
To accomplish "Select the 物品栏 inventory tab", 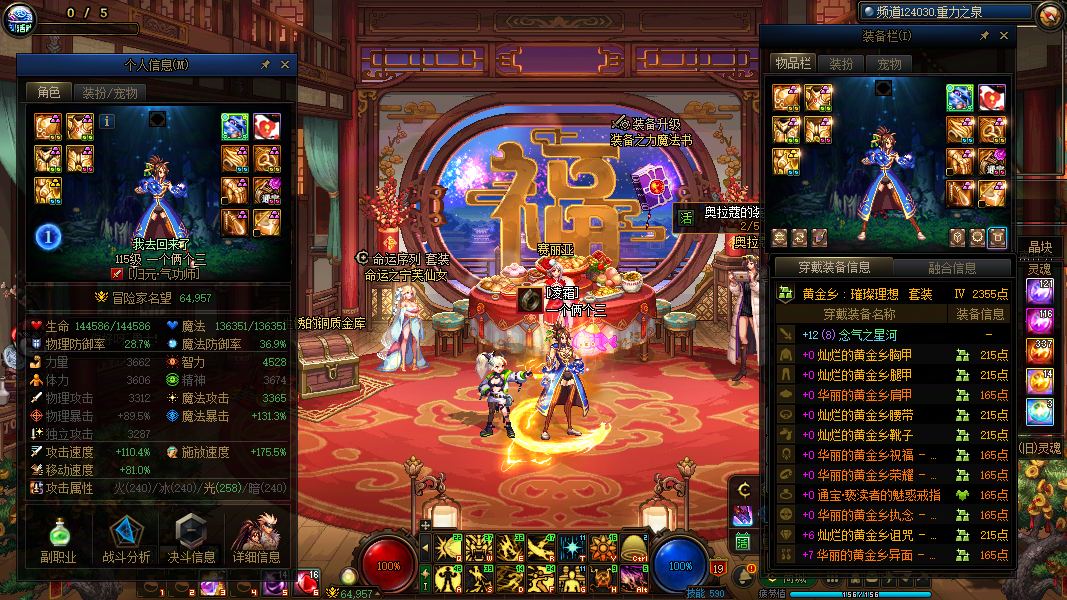I will click(x=792, y=63).
